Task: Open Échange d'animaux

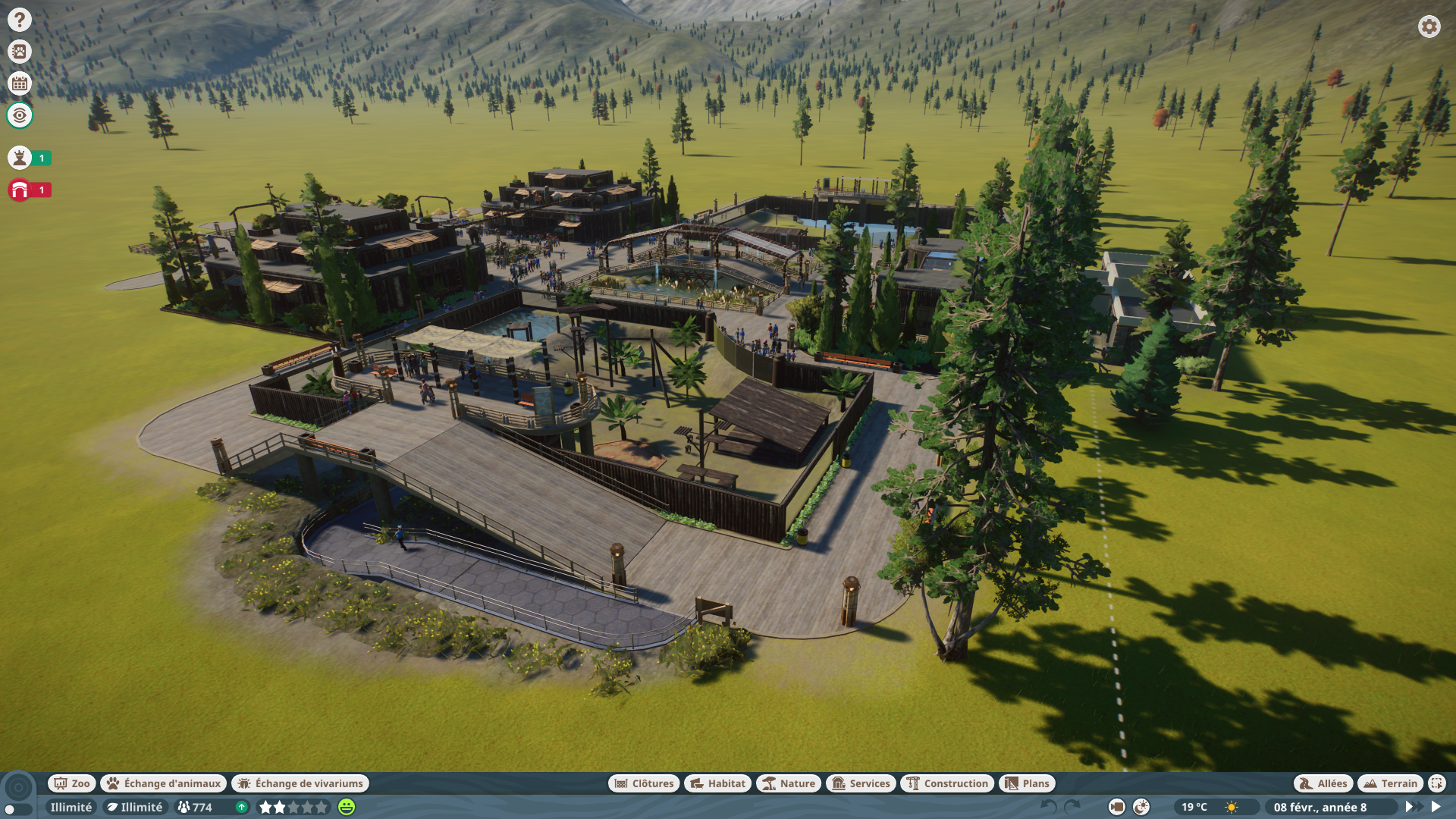Action: (164, 783)
